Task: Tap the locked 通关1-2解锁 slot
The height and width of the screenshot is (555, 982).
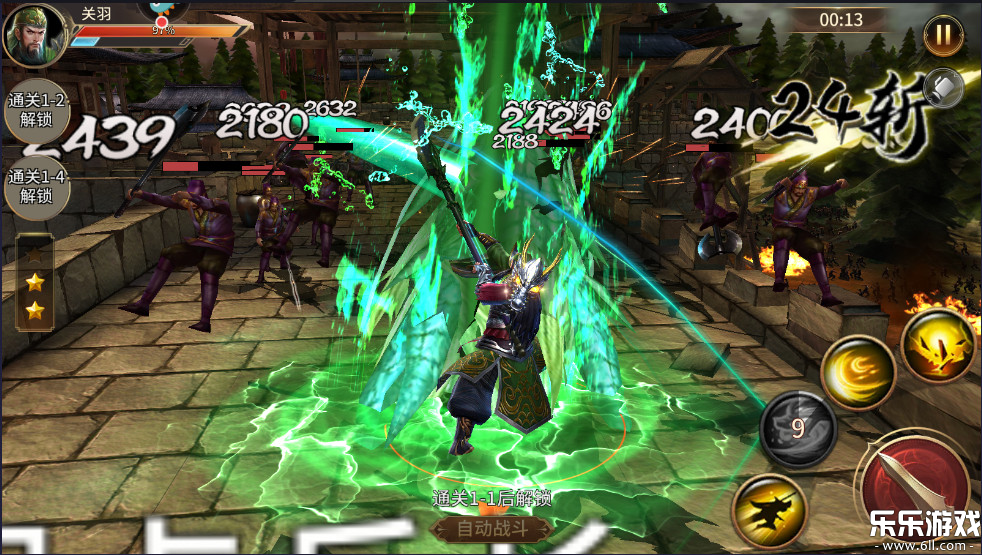Action: click(x=37, y=111)
